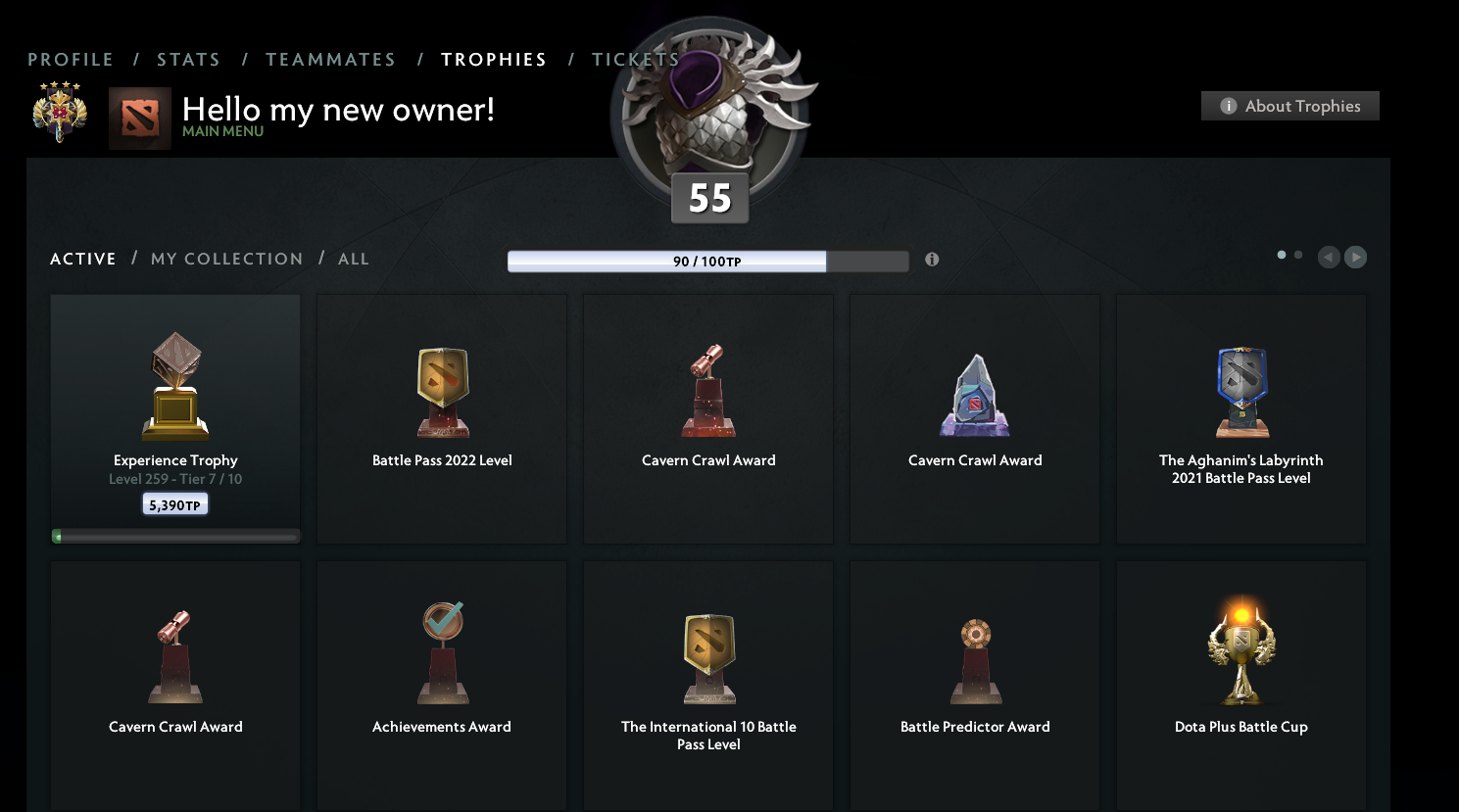1459x812 pixels.
Task: Click the 90/100TP progress bar
Action: tap(707, 261)
